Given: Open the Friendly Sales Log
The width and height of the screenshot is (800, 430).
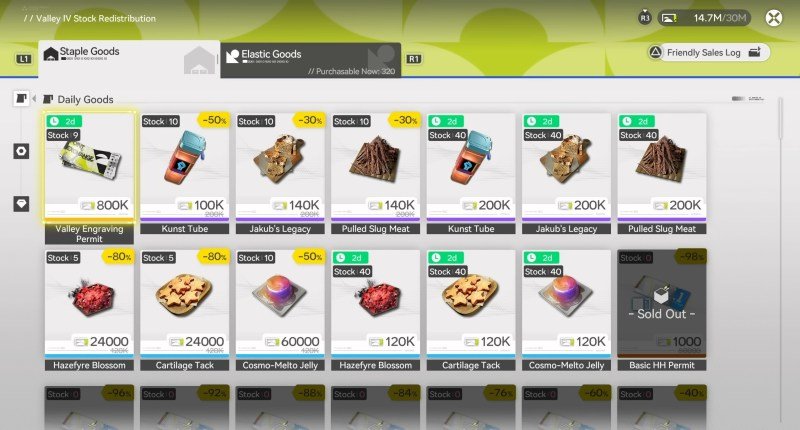Looking at the screenshot, I should pos(708,52).
